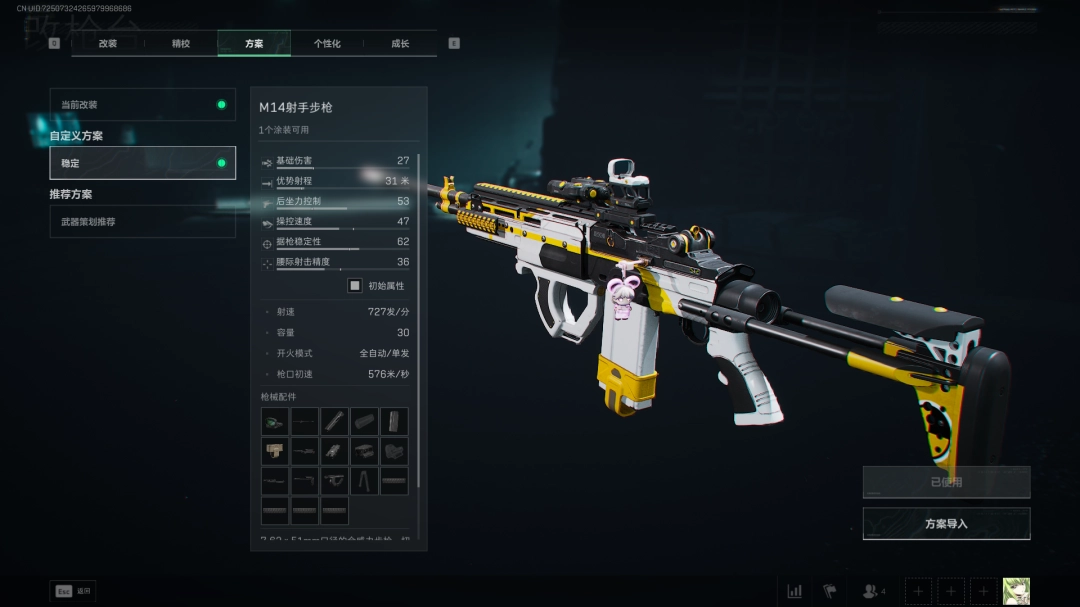
Task: Switch to the 改装 tab
Action: (108, 44)
